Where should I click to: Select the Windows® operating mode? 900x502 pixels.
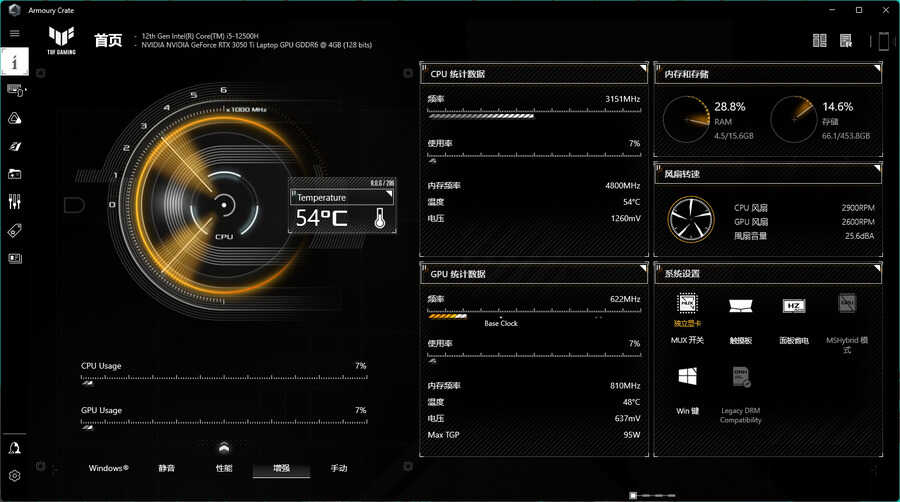[108, 468]
